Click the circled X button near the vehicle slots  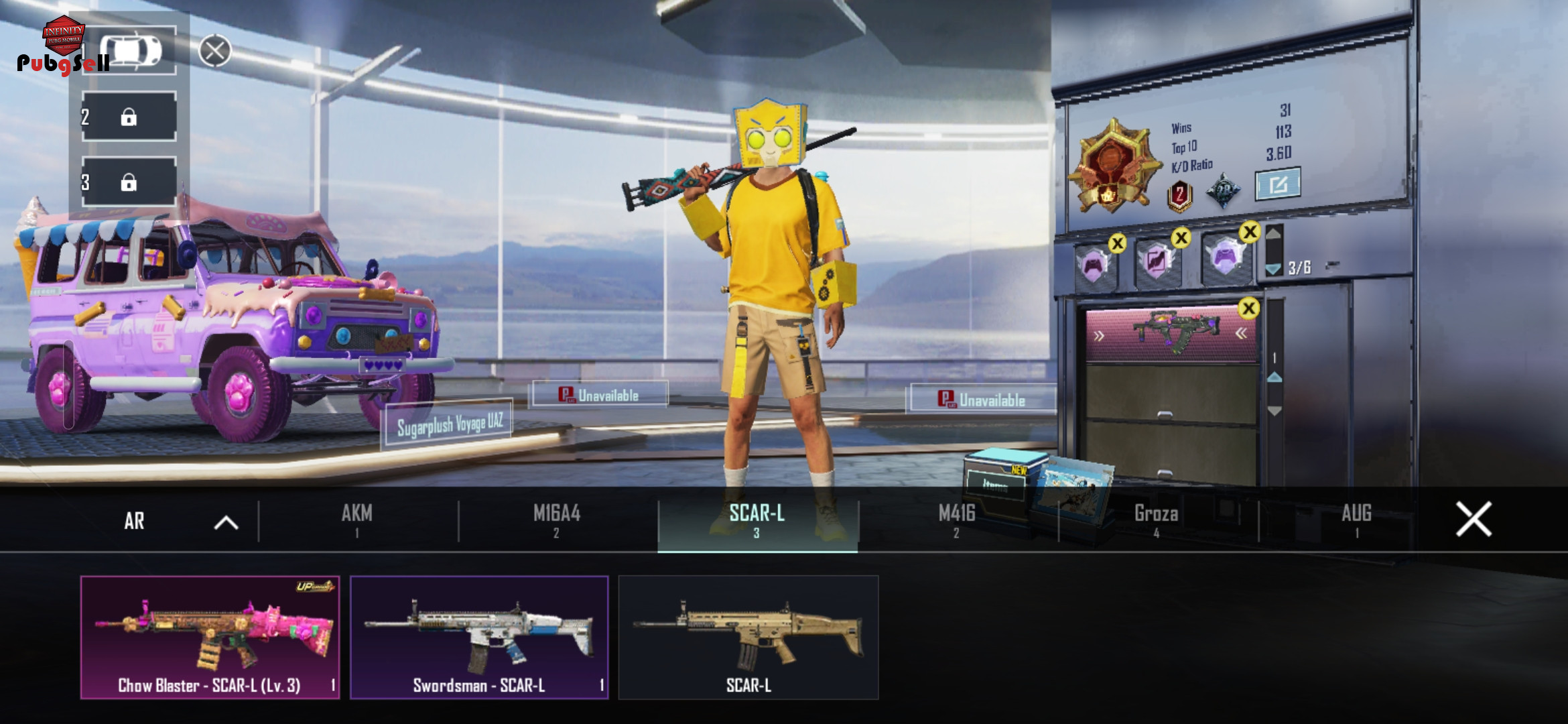[x=215, y=51]
